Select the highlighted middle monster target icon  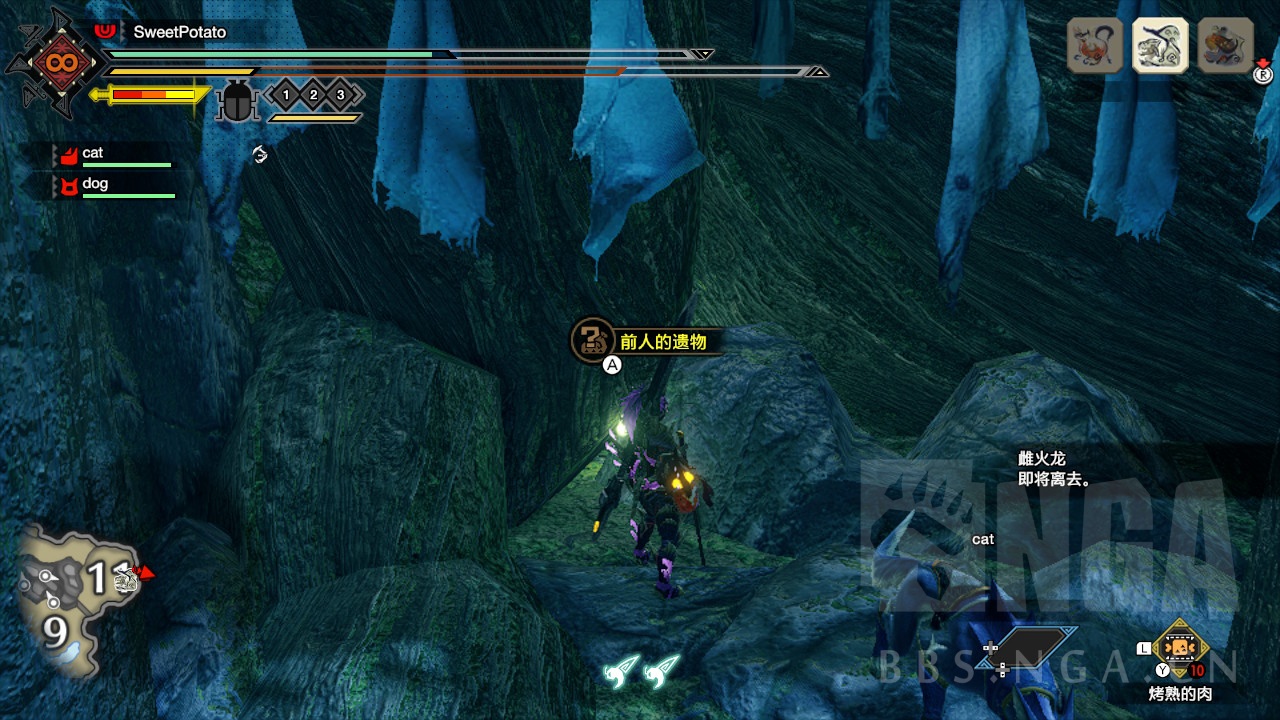pyautogui.click(x=1159, y=45)
